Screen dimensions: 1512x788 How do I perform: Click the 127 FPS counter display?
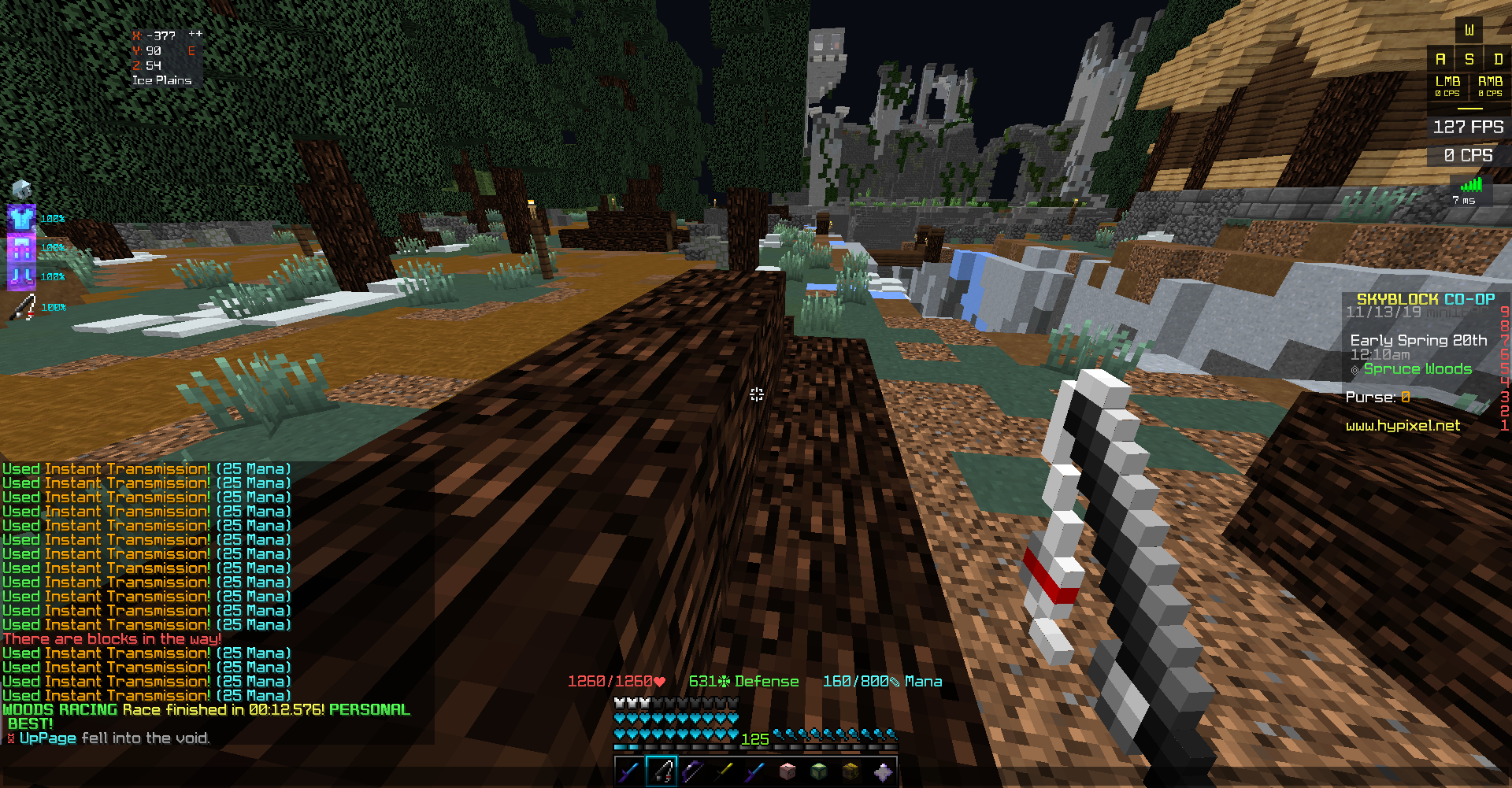[1468, 125]
